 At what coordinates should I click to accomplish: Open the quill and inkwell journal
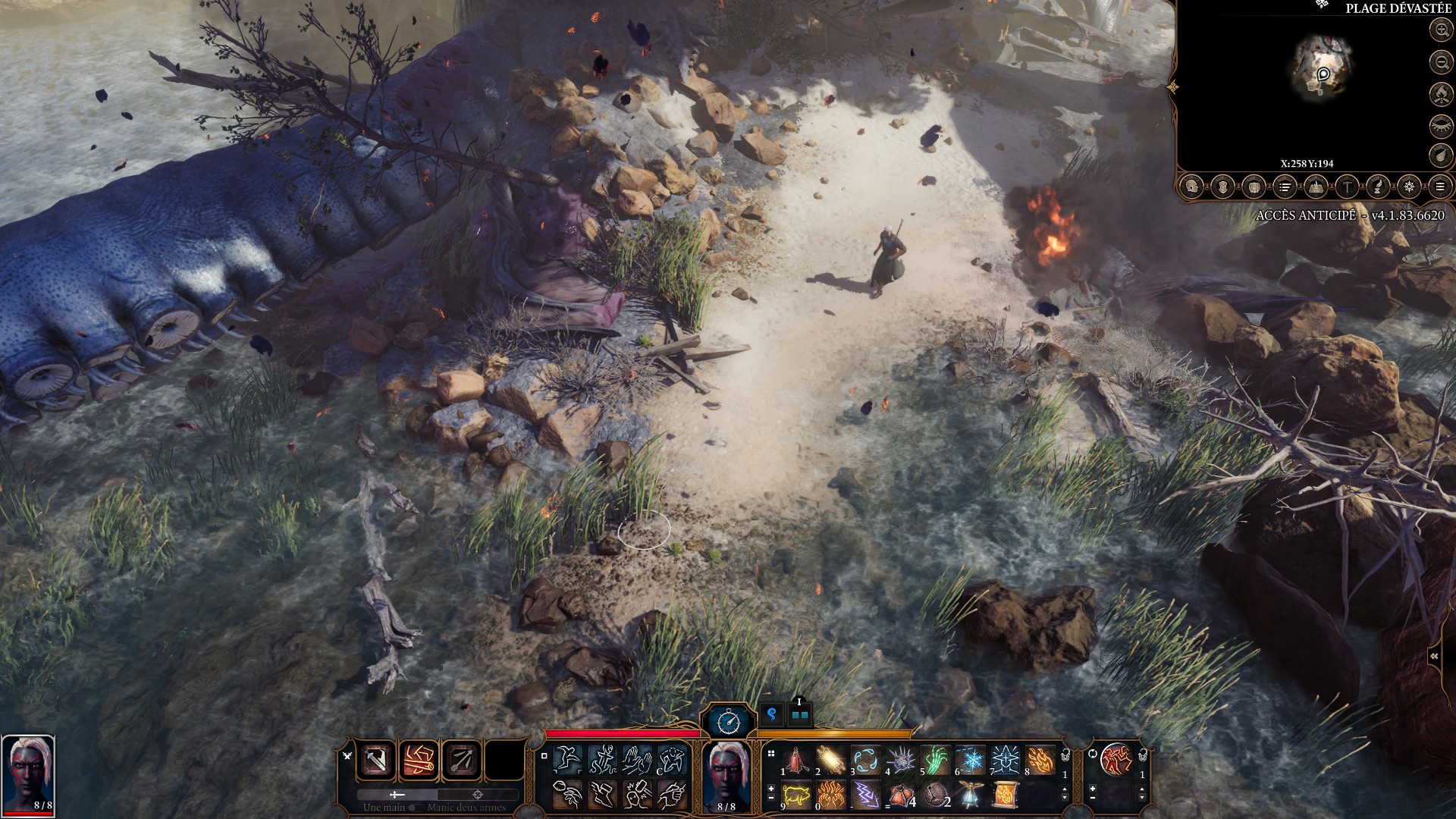(x=1378, y=187)
